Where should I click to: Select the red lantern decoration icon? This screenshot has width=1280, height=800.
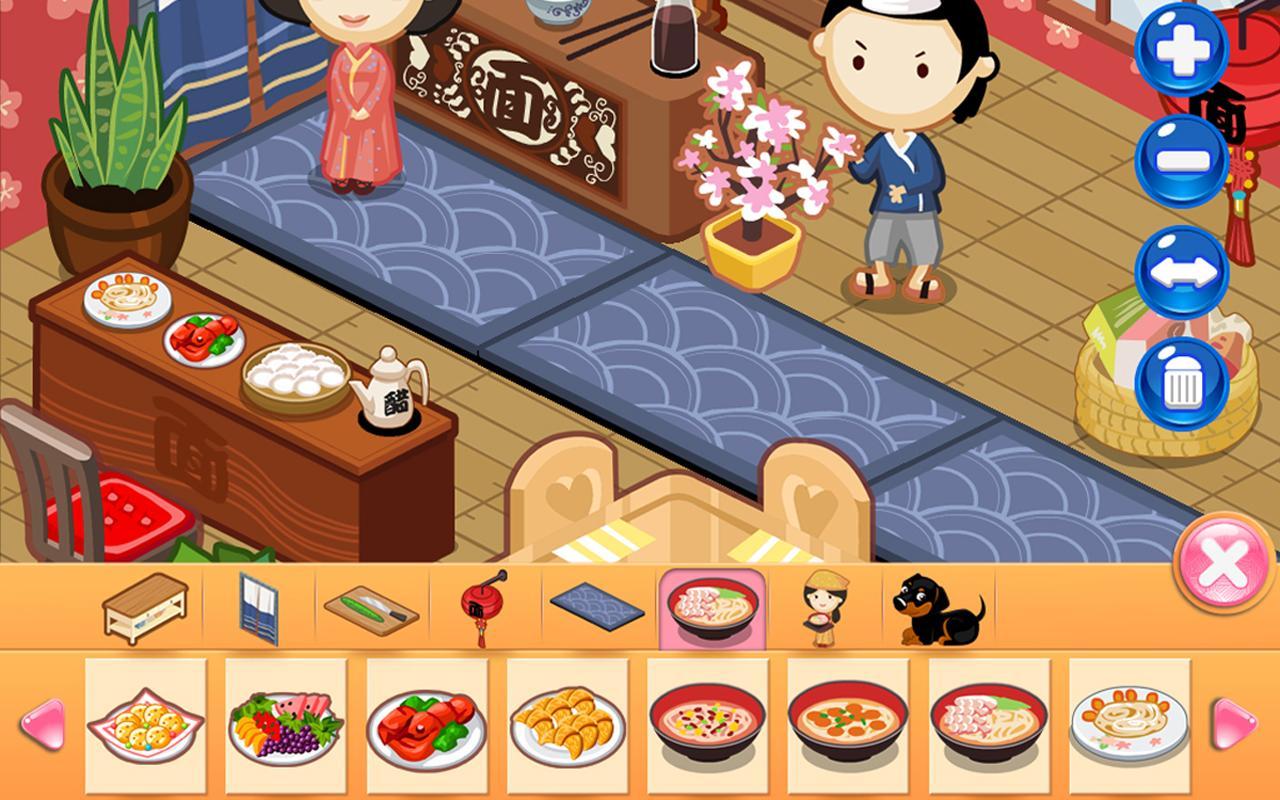coord(483,605)
